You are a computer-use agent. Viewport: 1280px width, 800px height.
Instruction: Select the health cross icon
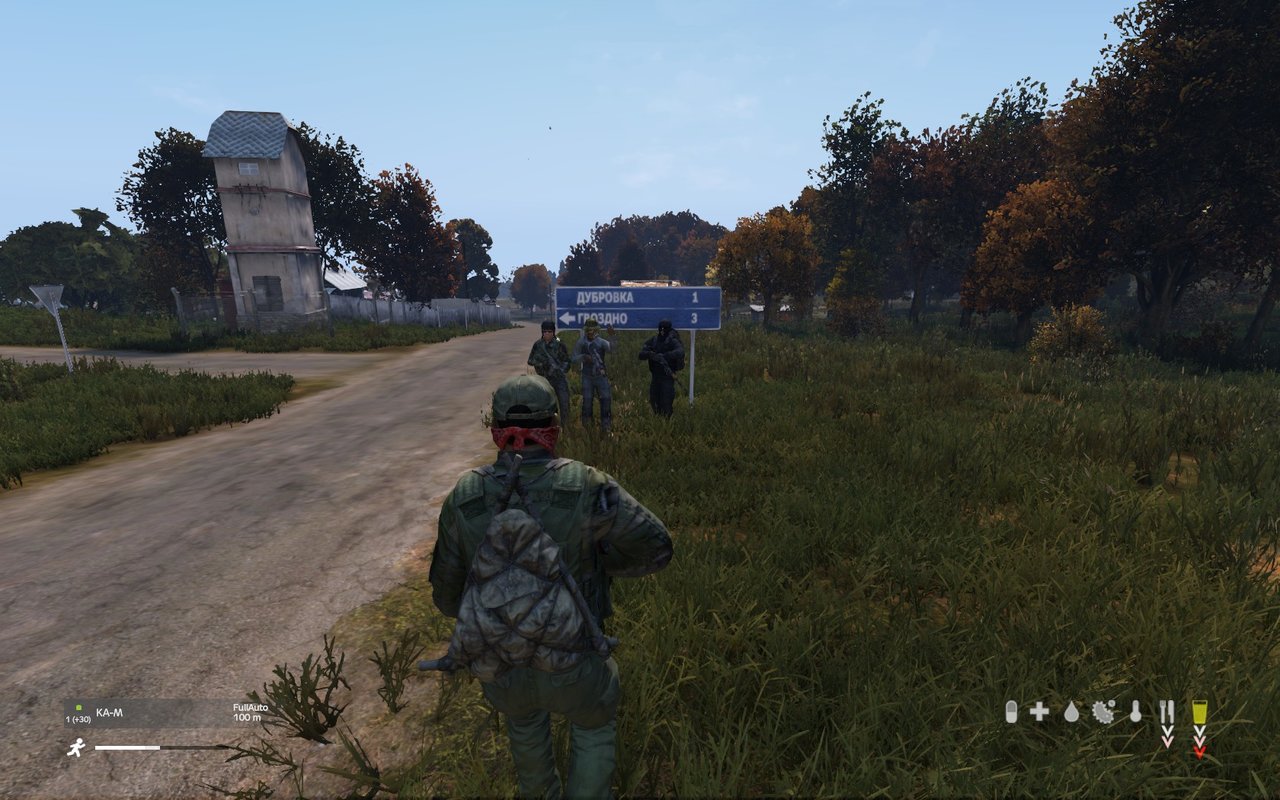click(1040, 711)
